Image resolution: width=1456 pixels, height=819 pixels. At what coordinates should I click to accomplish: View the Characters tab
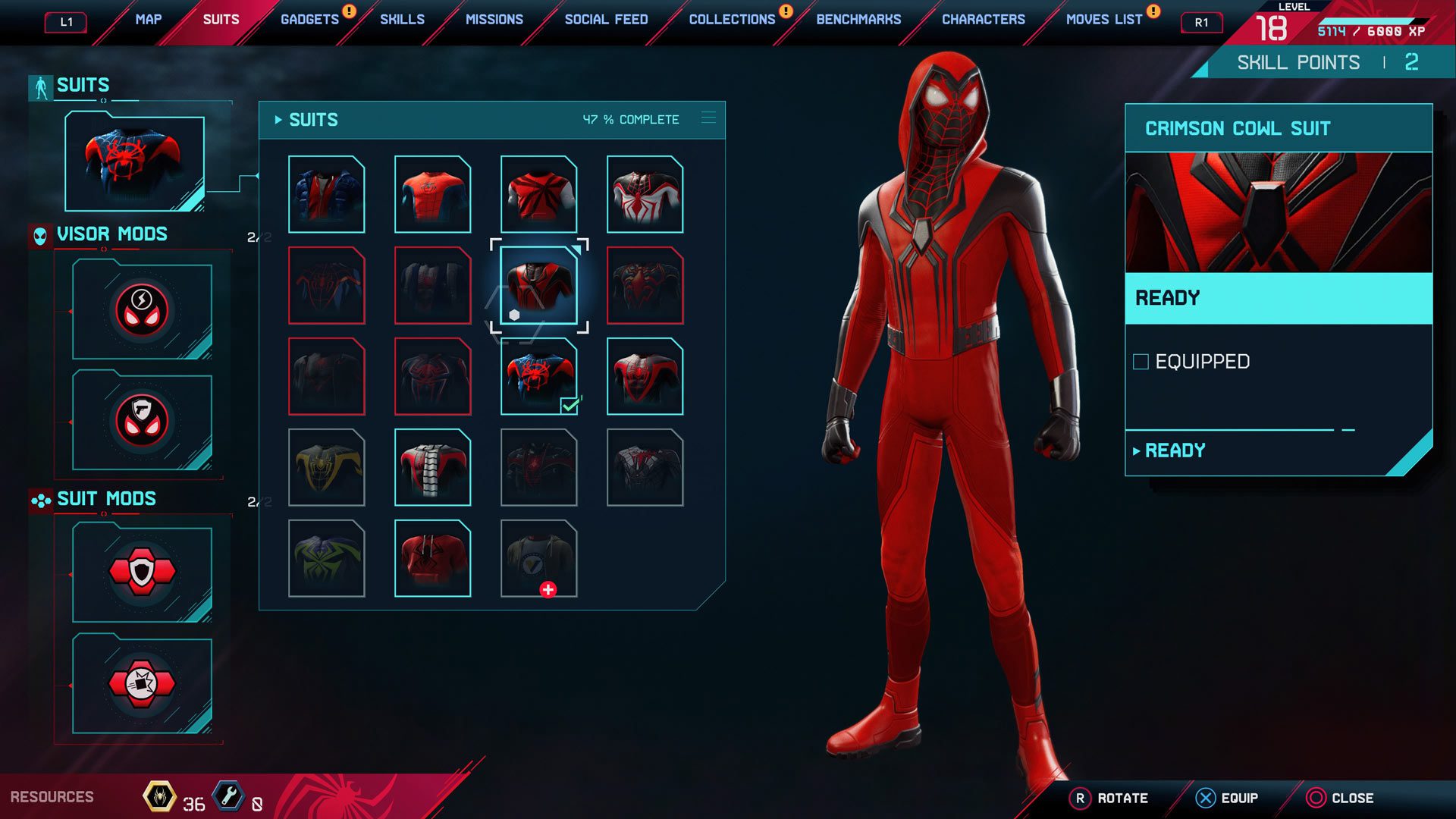[x=983, y=20]
